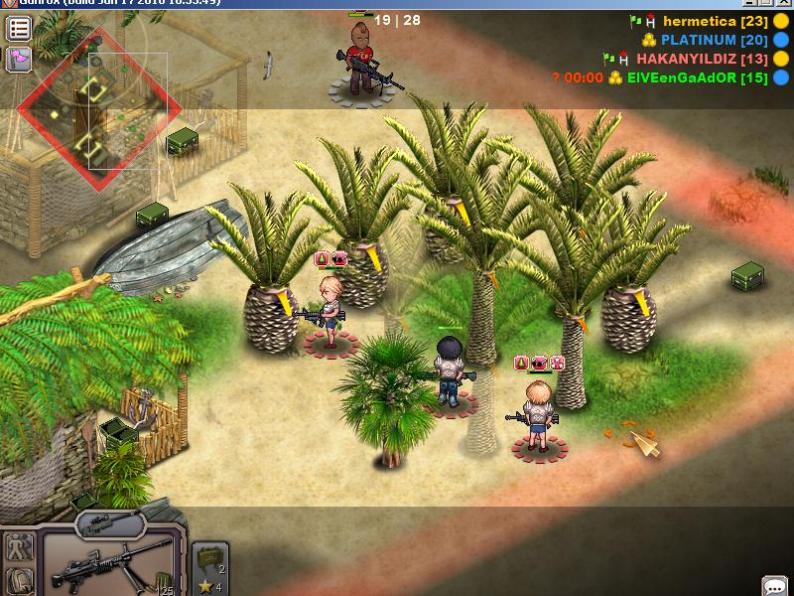Minimize the Gunrox game window

tap(749, 4)
